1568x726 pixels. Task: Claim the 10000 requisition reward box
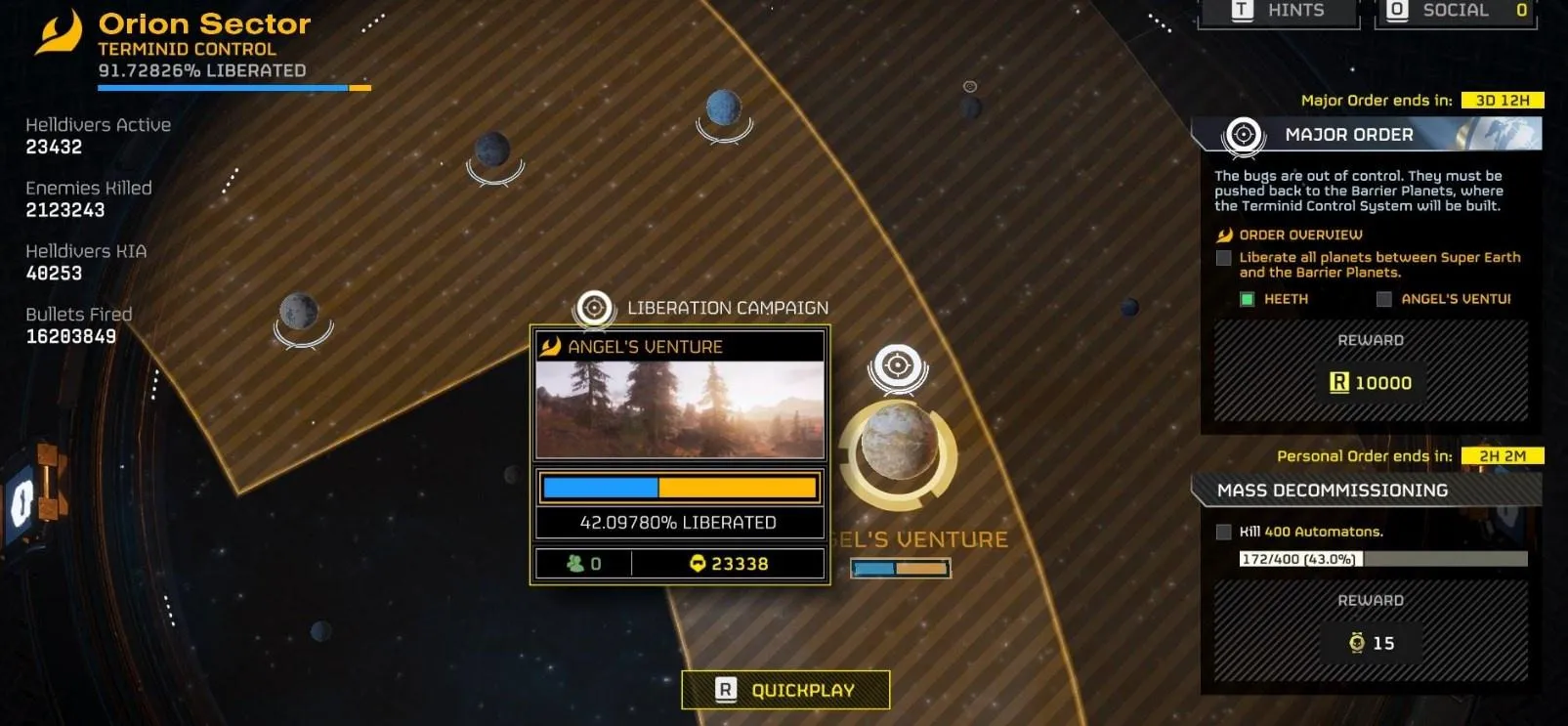[1371, 382]
